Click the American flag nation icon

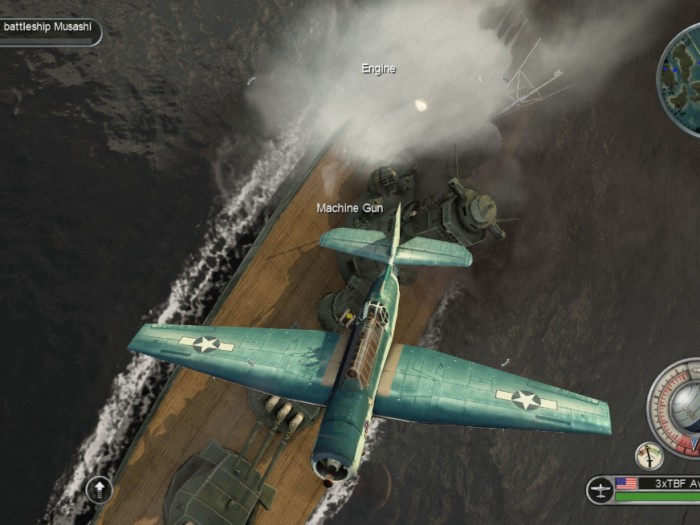click(x=627, y=483)
